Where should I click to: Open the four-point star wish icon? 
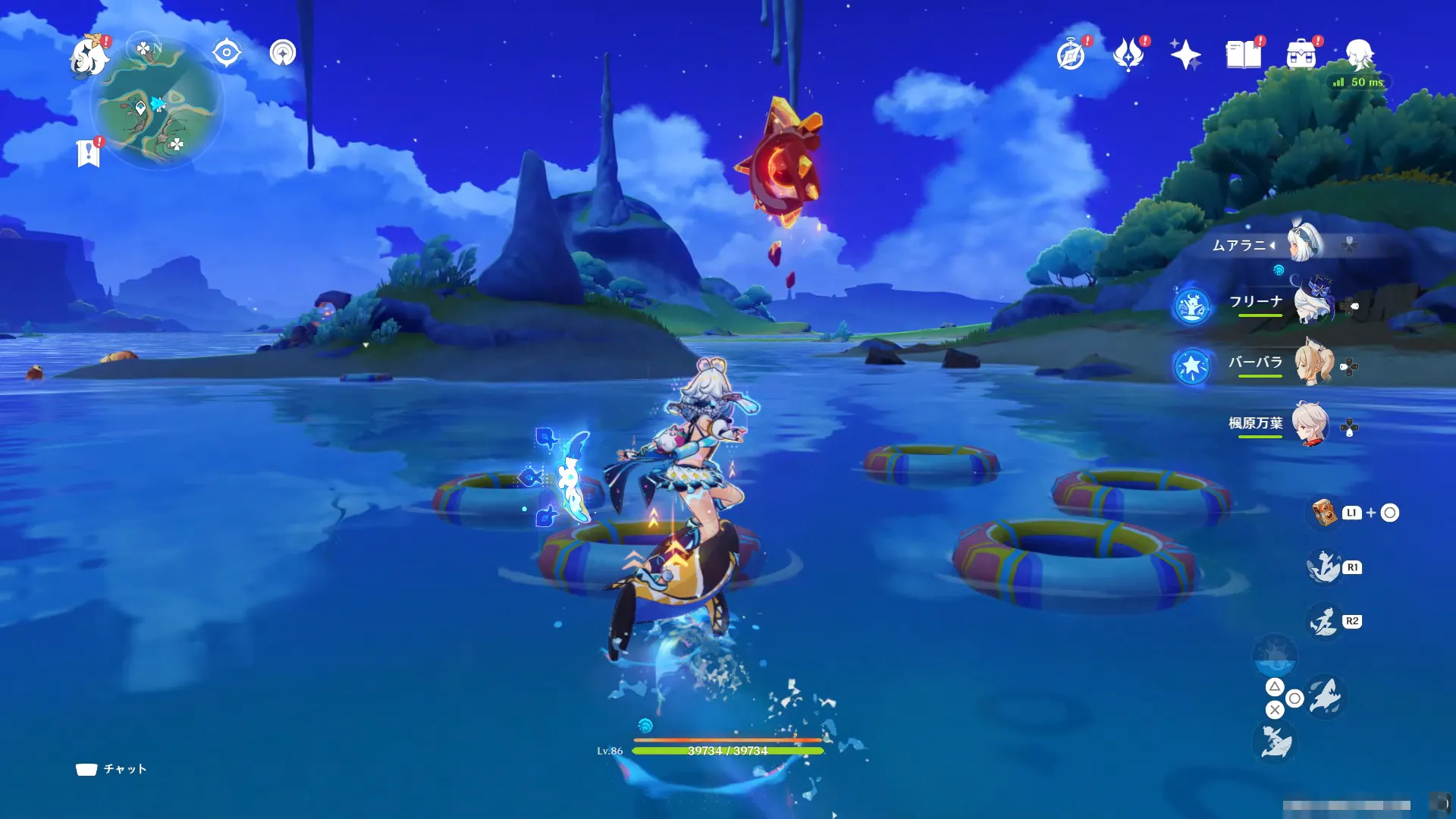(x=1185, y=55)
